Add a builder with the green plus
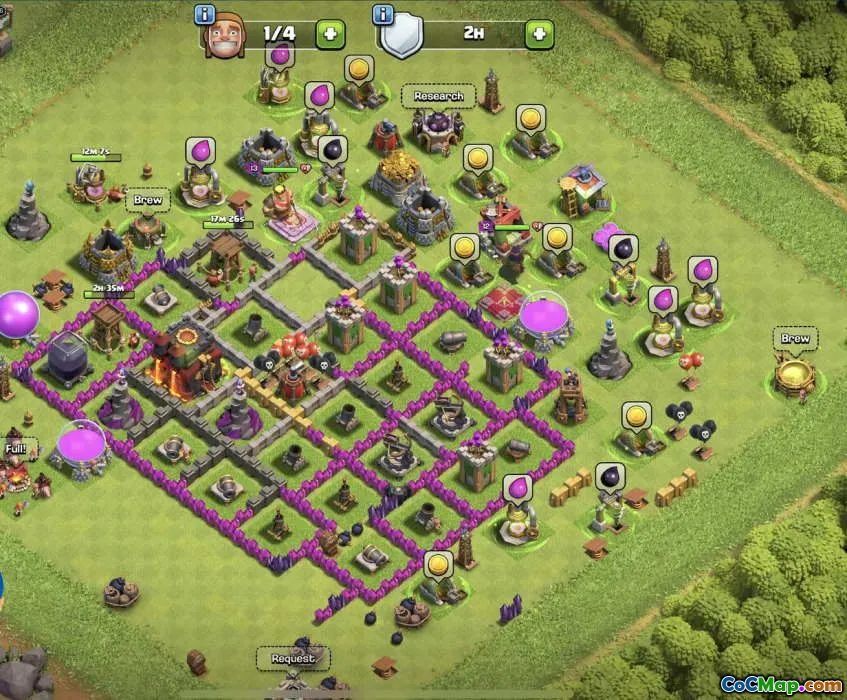Viewport: 847px width, 700px height. pyautogui.click(x=331, y=34)
